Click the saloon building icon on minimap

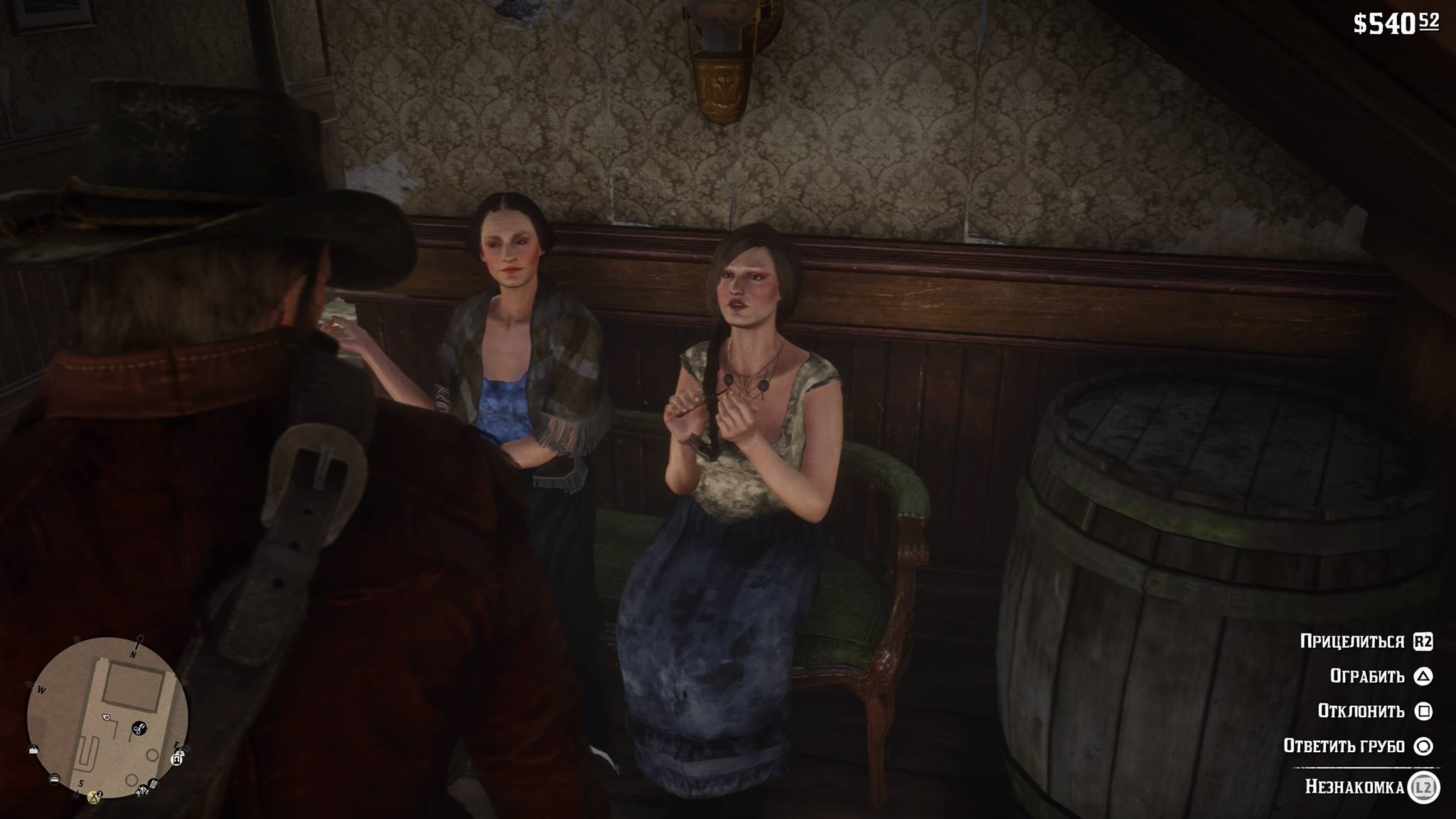tap(33, 751)
